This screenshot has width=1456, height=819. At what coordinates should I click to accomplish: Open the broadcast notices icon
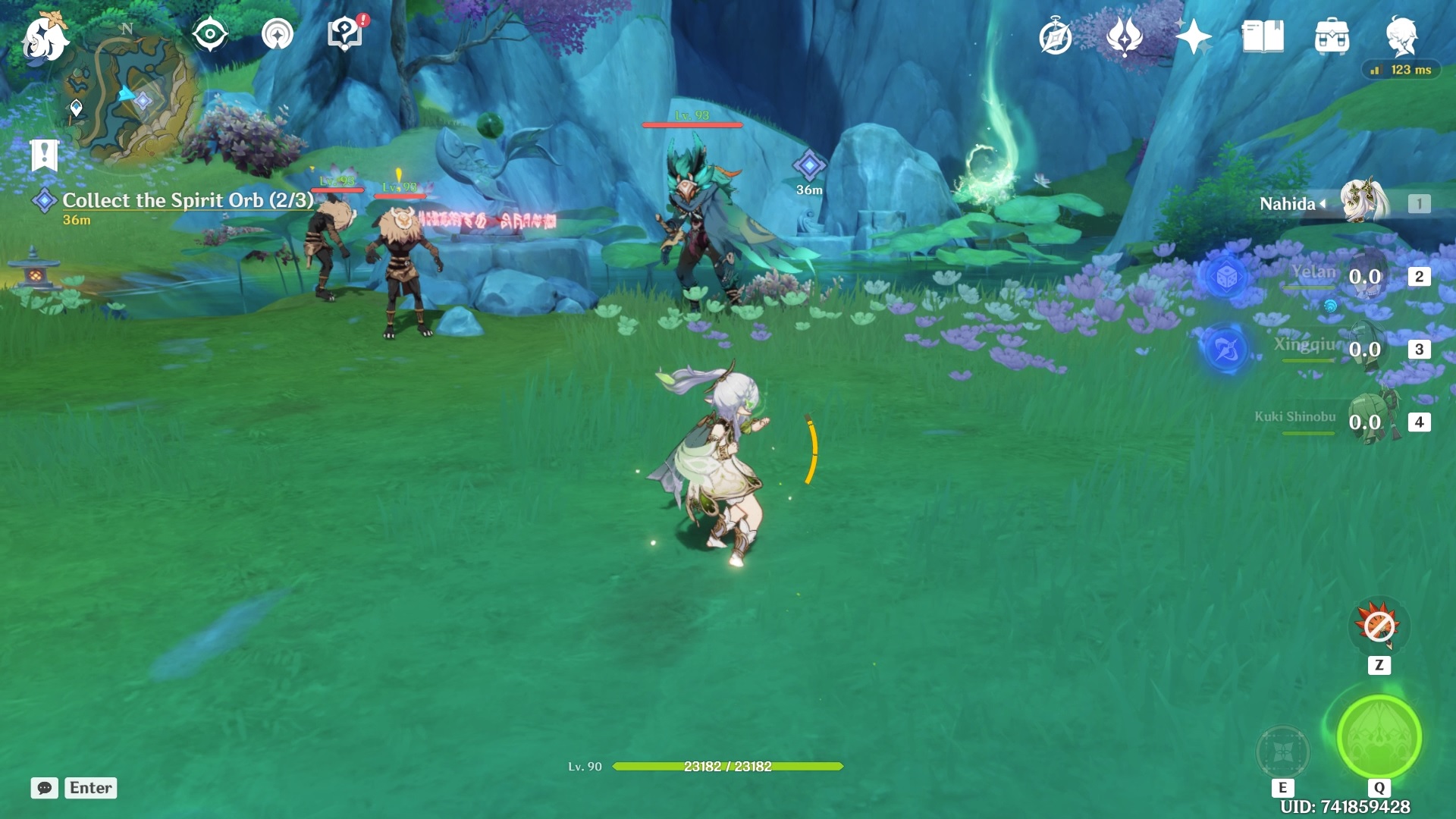click(278, 33)
